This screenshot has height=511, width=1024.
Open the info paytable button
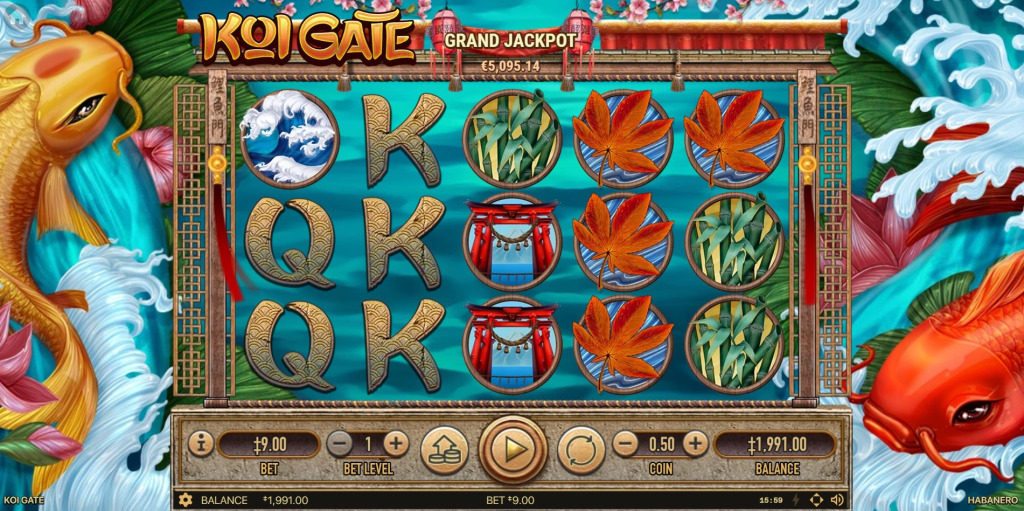pyautogui.click(x=201, y=443)
